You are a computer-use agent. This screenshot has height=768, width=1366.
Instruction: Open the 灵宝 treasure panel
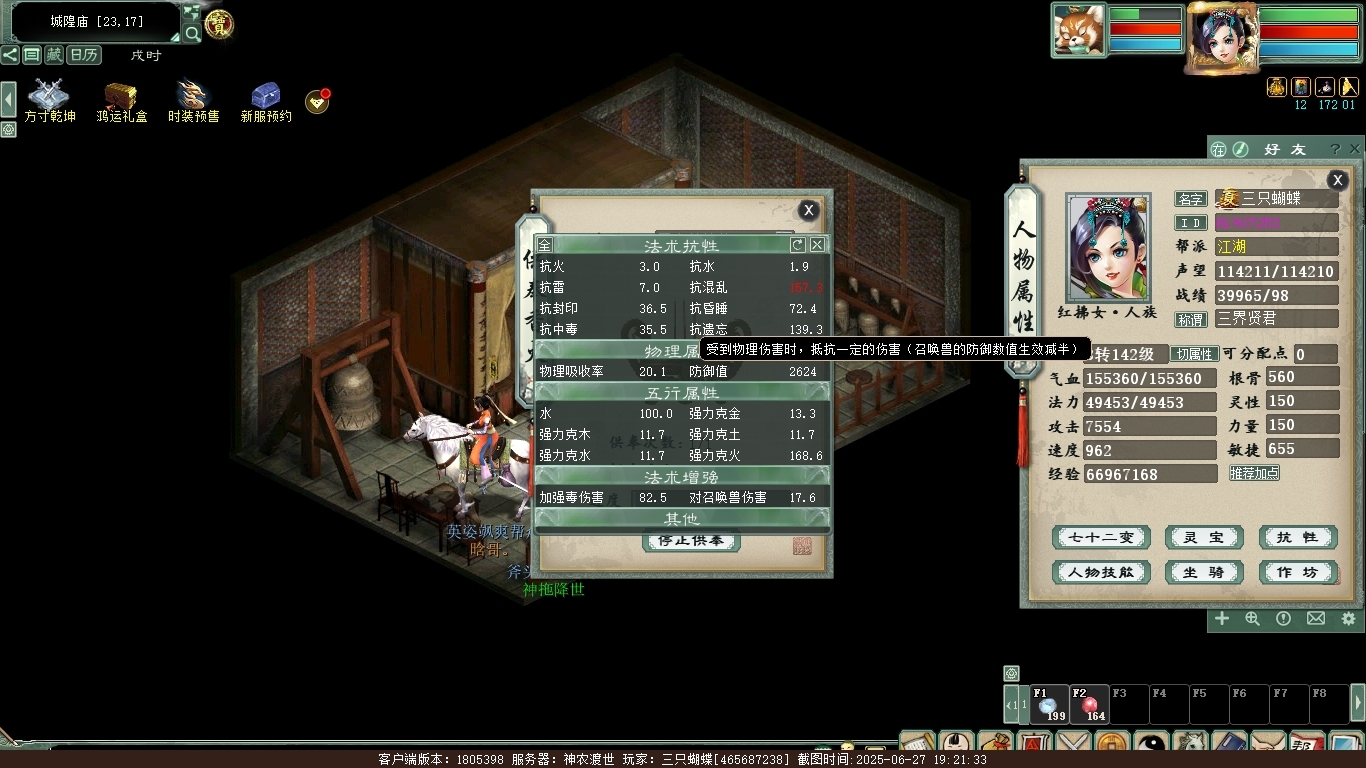[x=1204, y=538]
